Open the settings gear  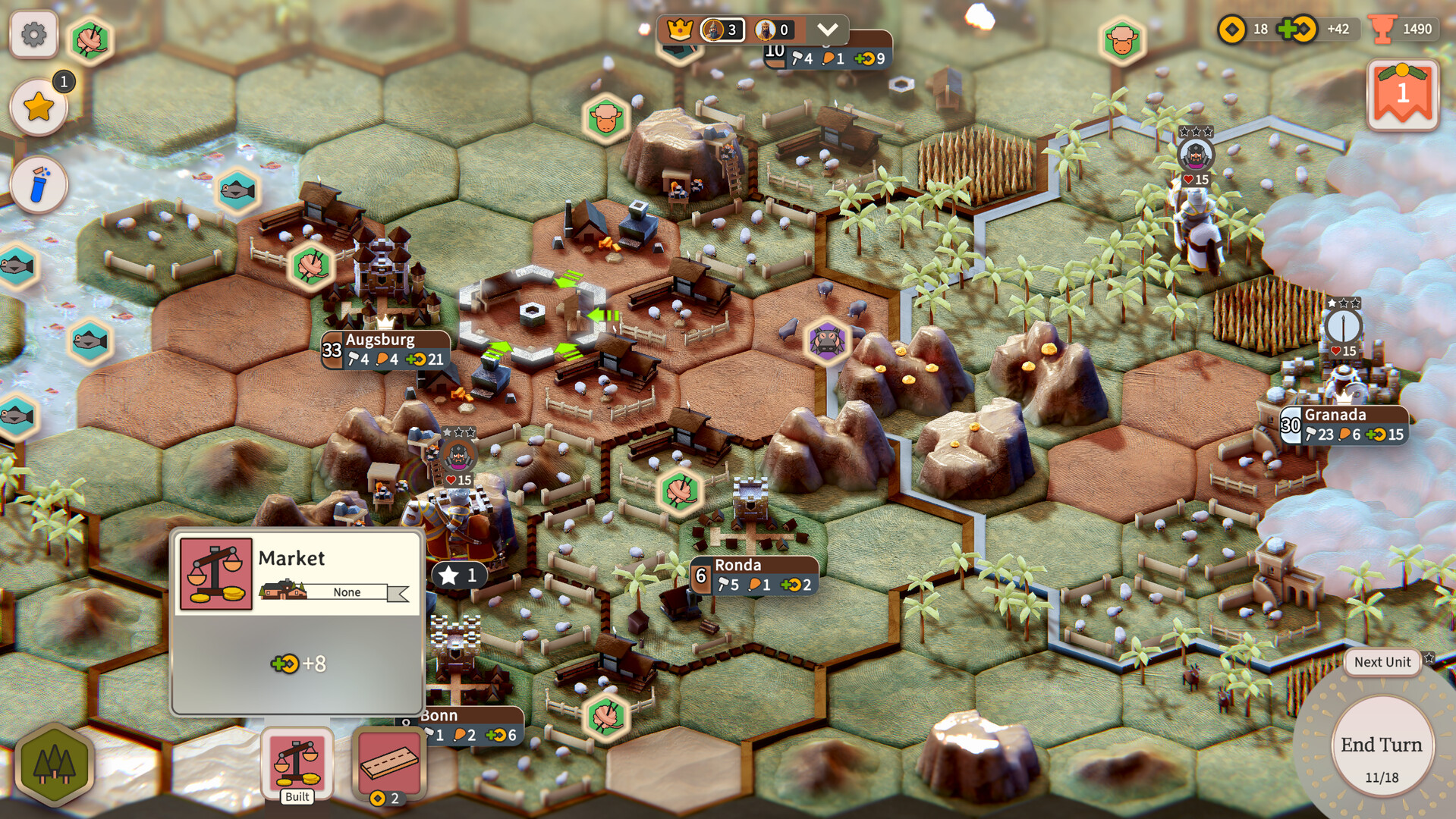[33, 33]
